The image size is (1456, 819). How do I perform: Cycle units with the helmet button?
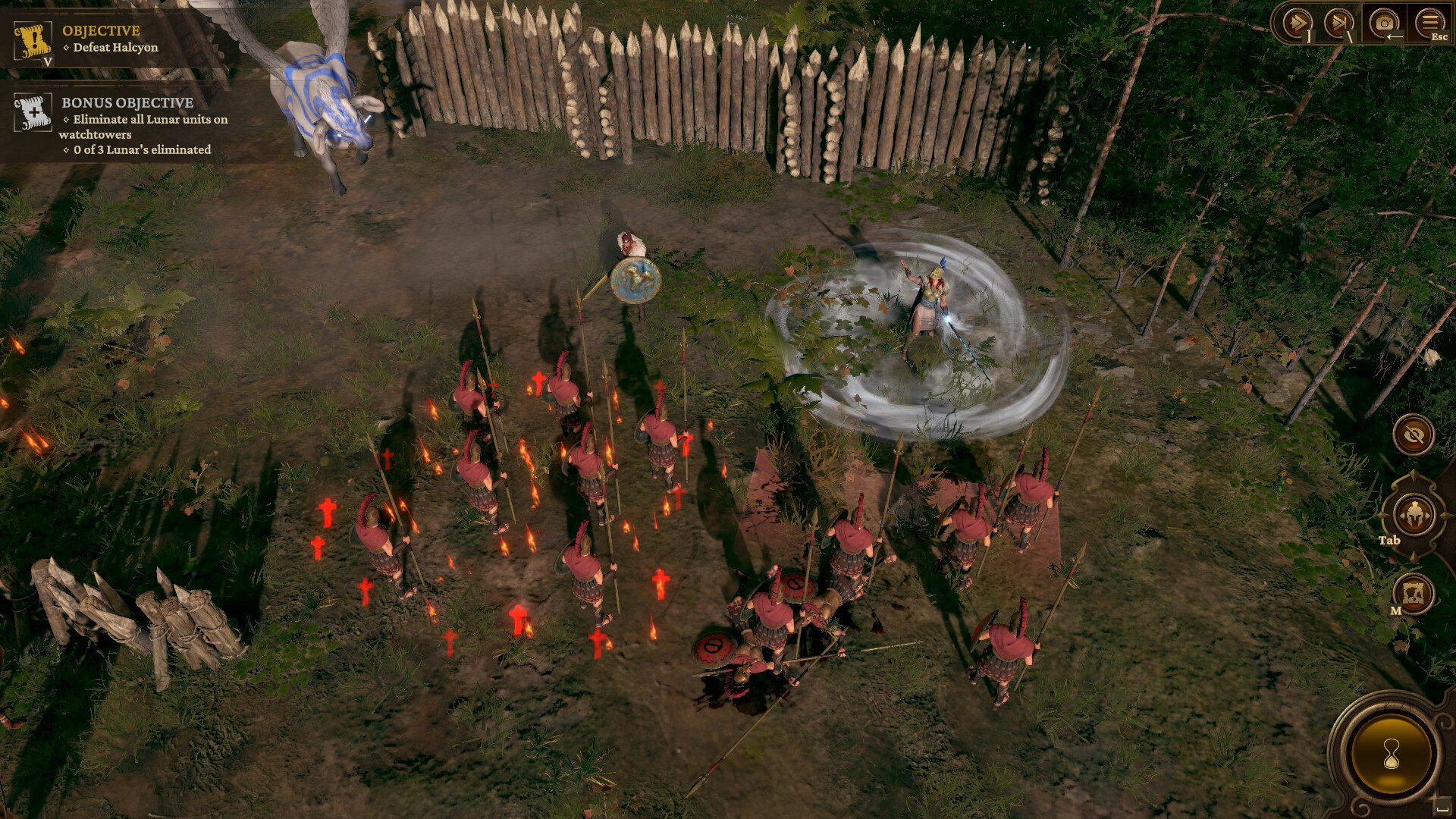point(1414,515)
